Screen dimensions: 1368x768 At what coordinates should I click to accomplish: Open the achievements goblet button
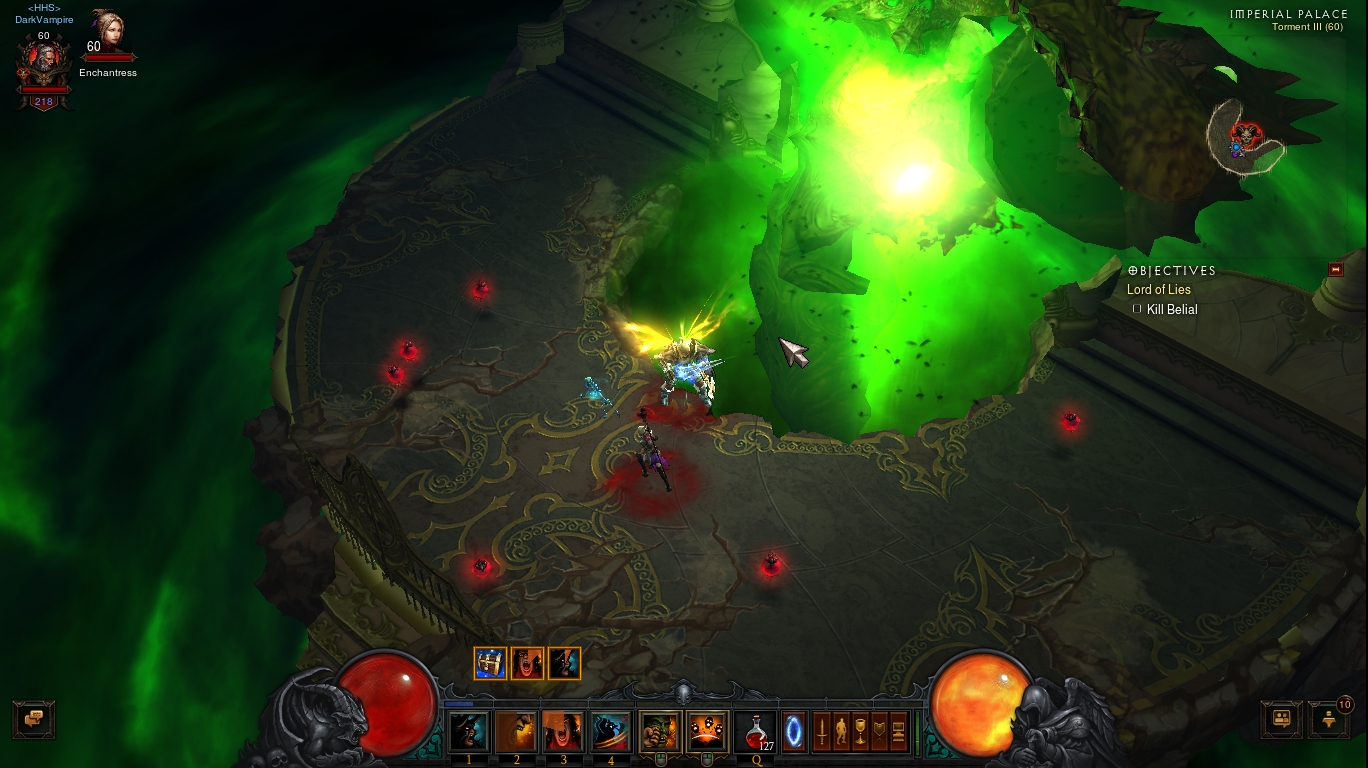point(859,731)
